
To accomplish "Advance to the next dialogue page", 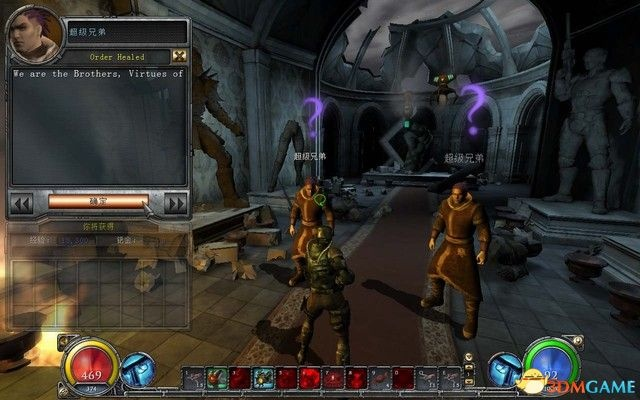I will click(174, 203).
